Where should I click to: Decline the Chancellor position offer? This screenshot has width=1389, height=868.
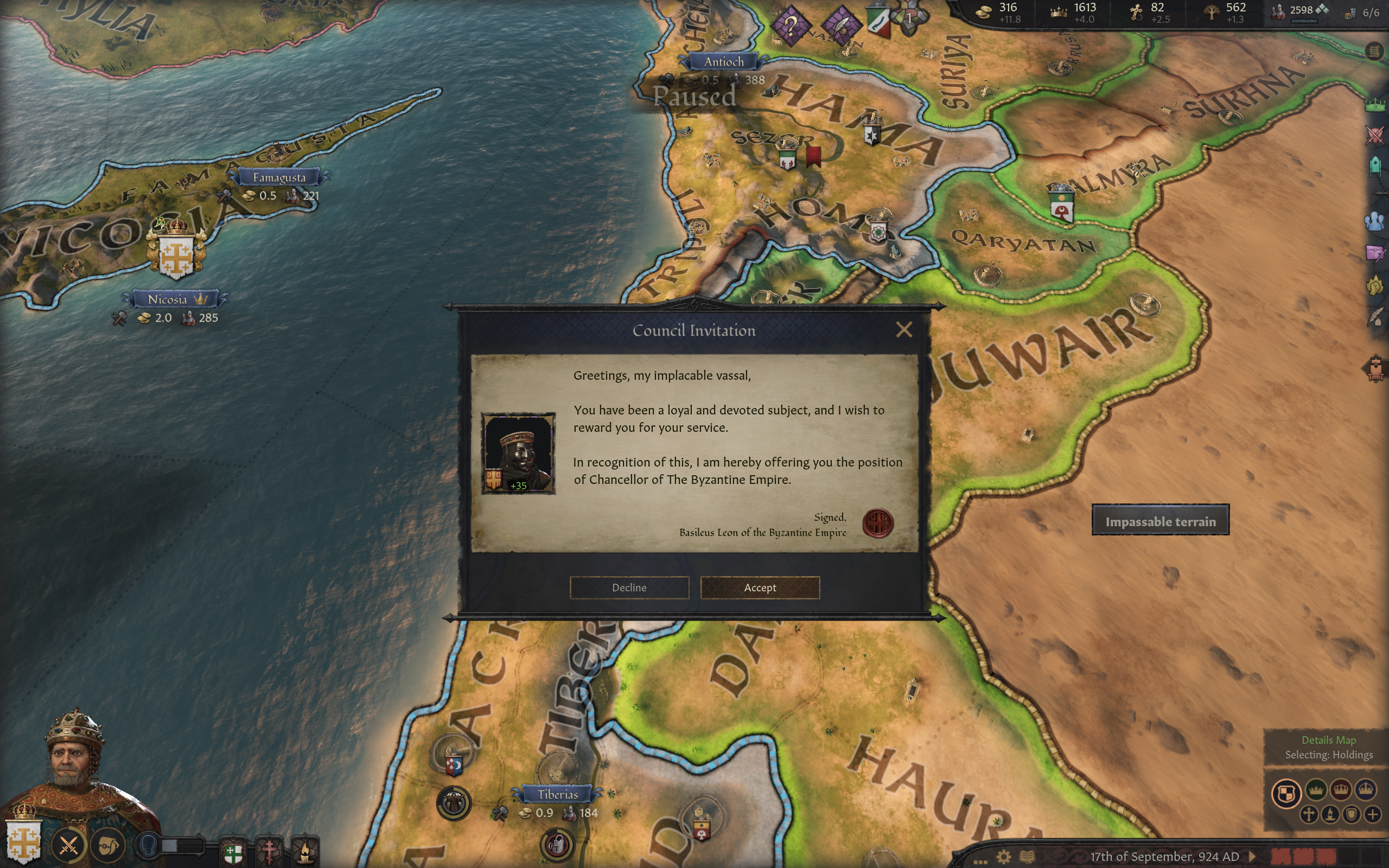(x=629, y=588)
